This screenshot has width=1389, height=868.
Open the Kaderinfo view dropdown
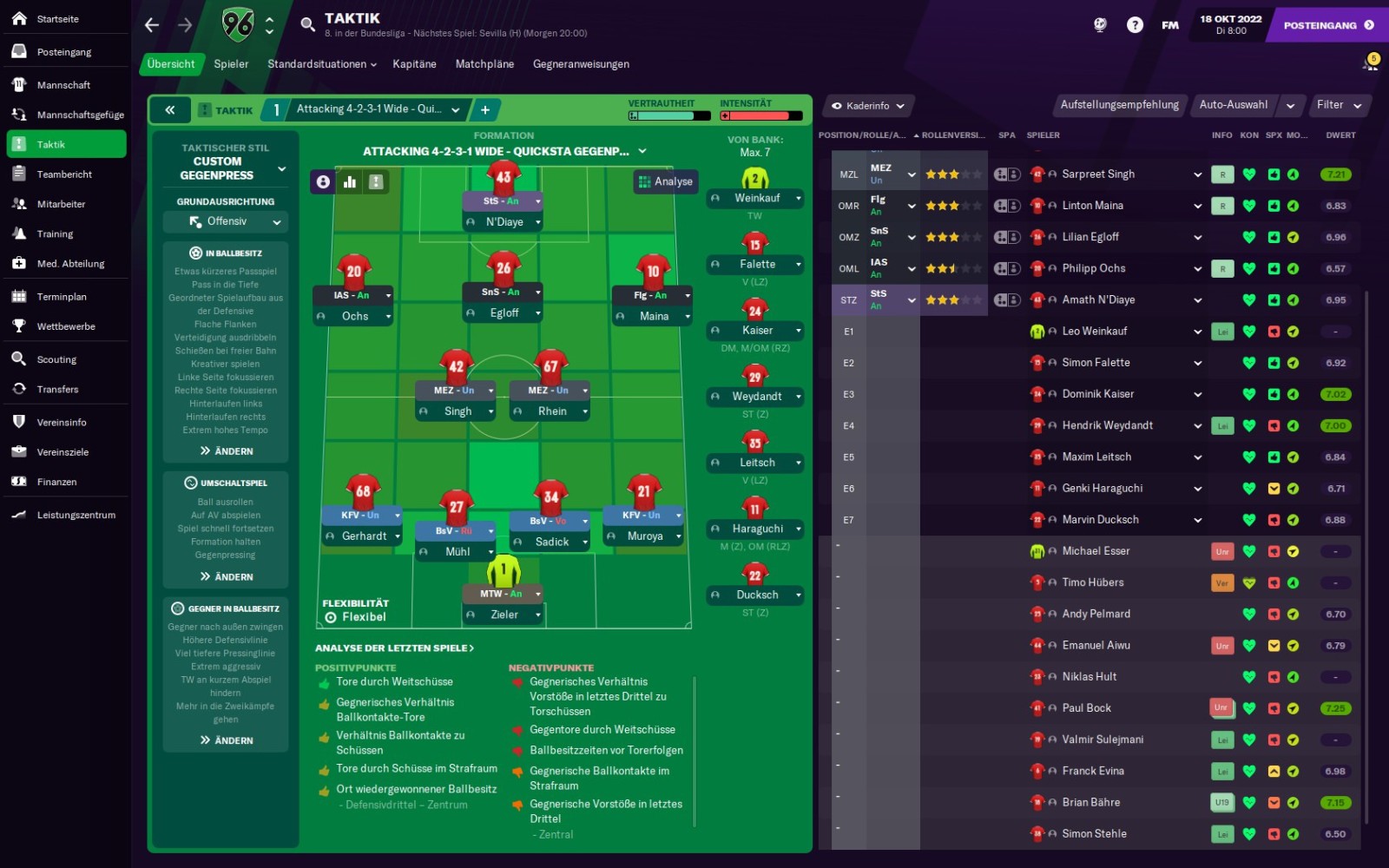point(868,106)
